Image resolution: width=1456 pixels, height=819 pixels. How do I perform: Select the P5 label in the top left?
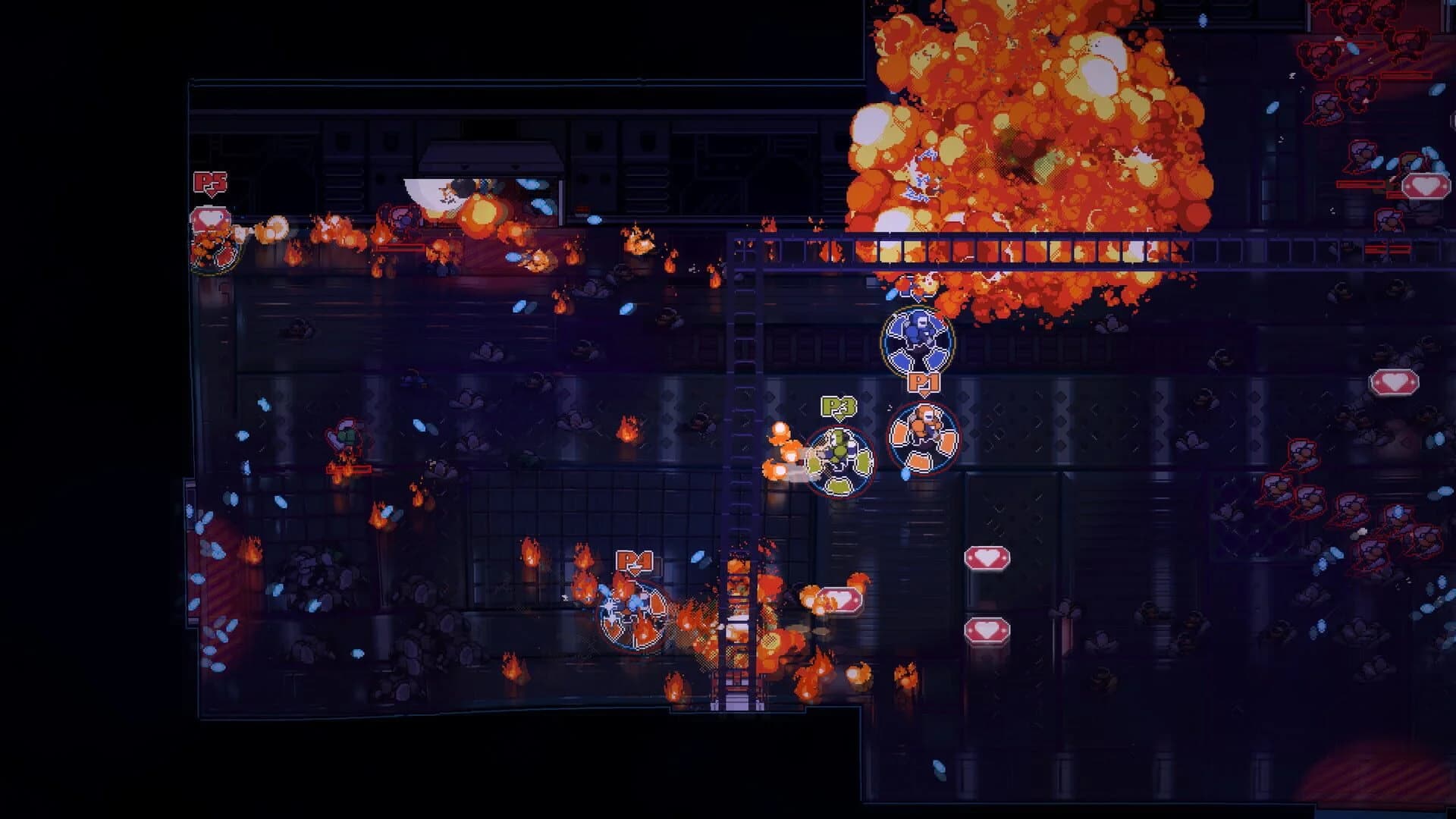(x=212, y=183)
